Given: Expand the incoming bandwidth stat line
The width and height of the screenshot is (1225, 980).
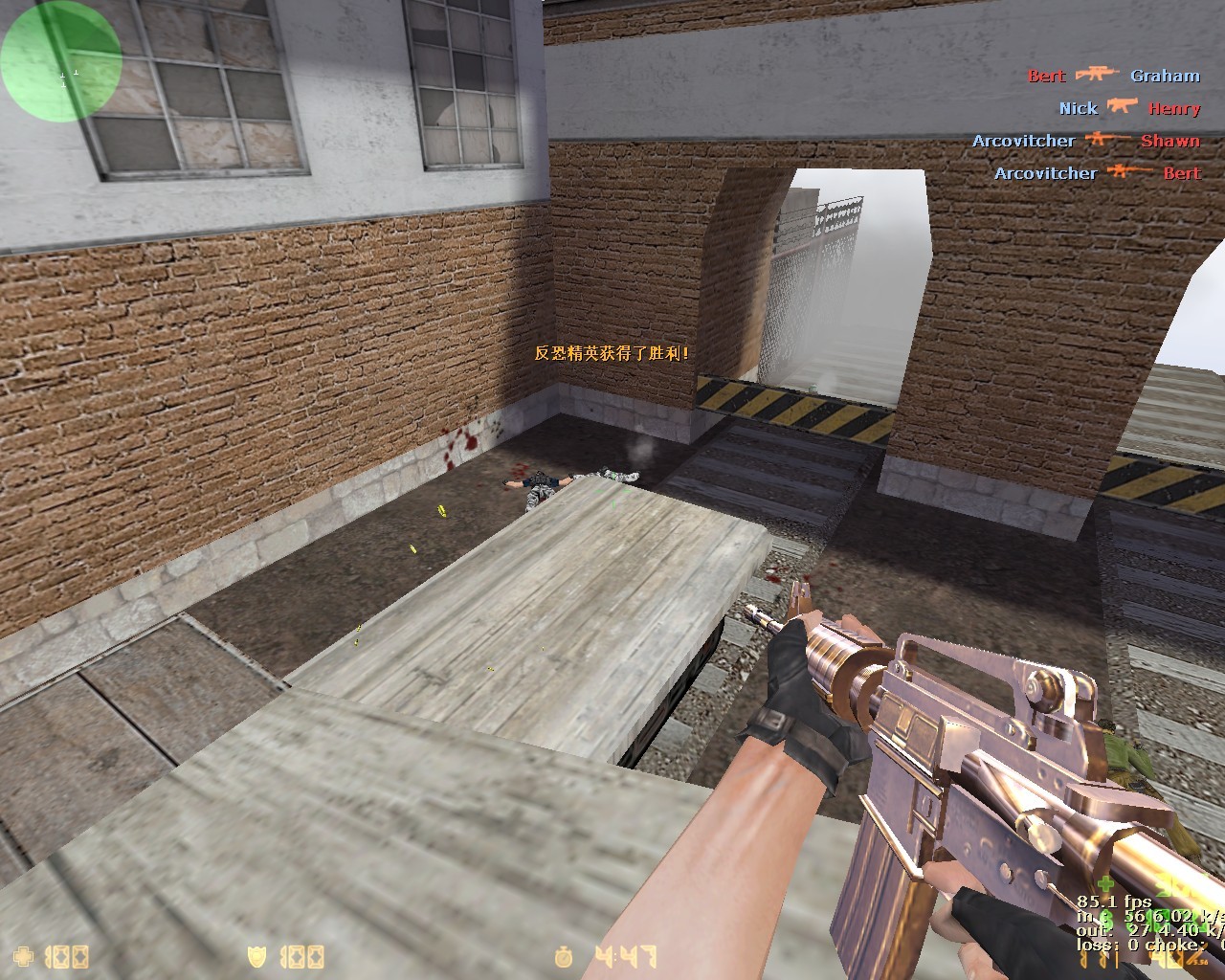Looking at the screenshot, I should 1144,916.
